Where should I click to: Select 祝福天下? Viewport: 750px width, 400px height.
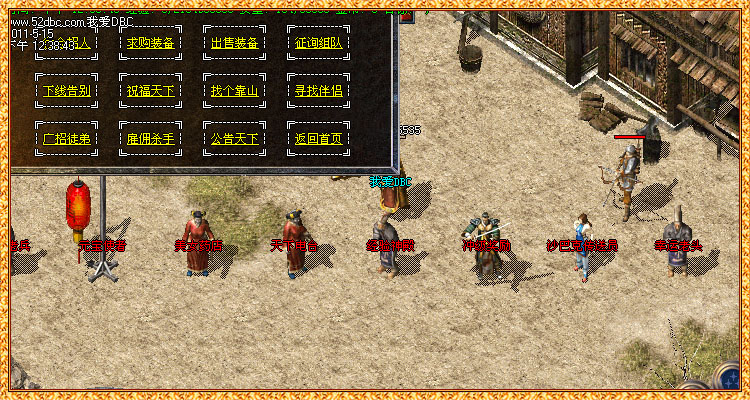point(150,91)
